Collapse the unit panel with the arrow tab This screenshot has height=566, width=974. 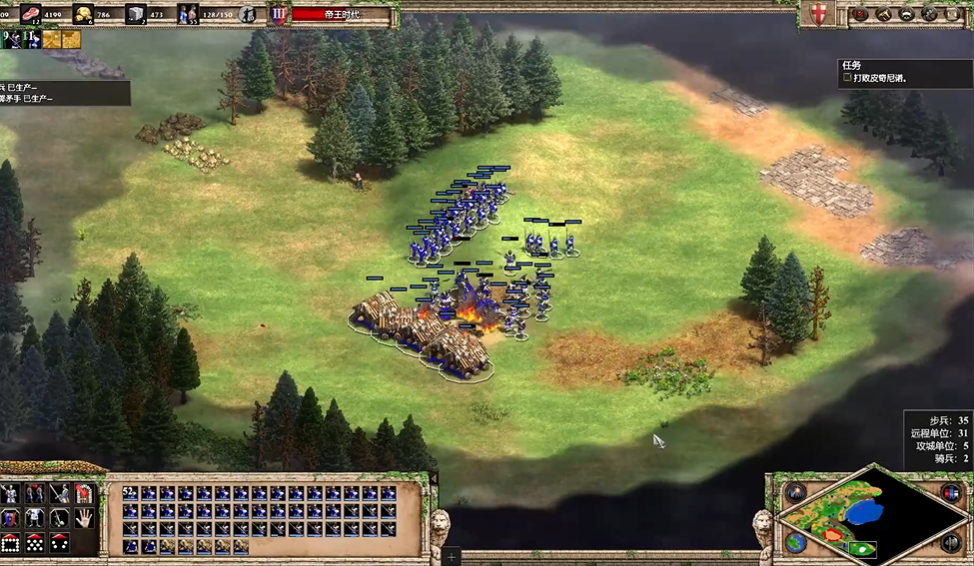(433, 480)
